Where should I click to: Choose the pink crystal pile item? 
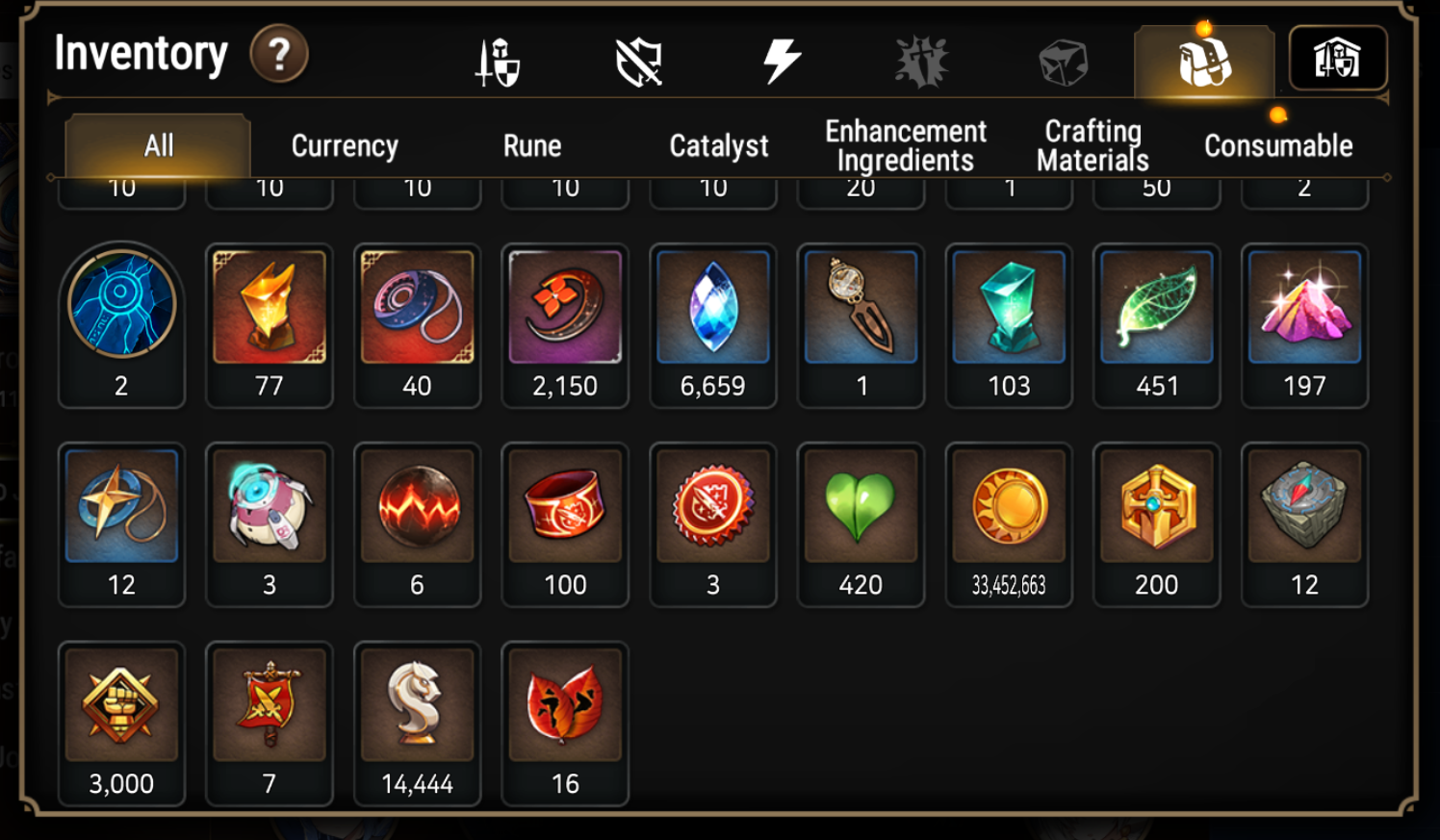coord(1304,324)
